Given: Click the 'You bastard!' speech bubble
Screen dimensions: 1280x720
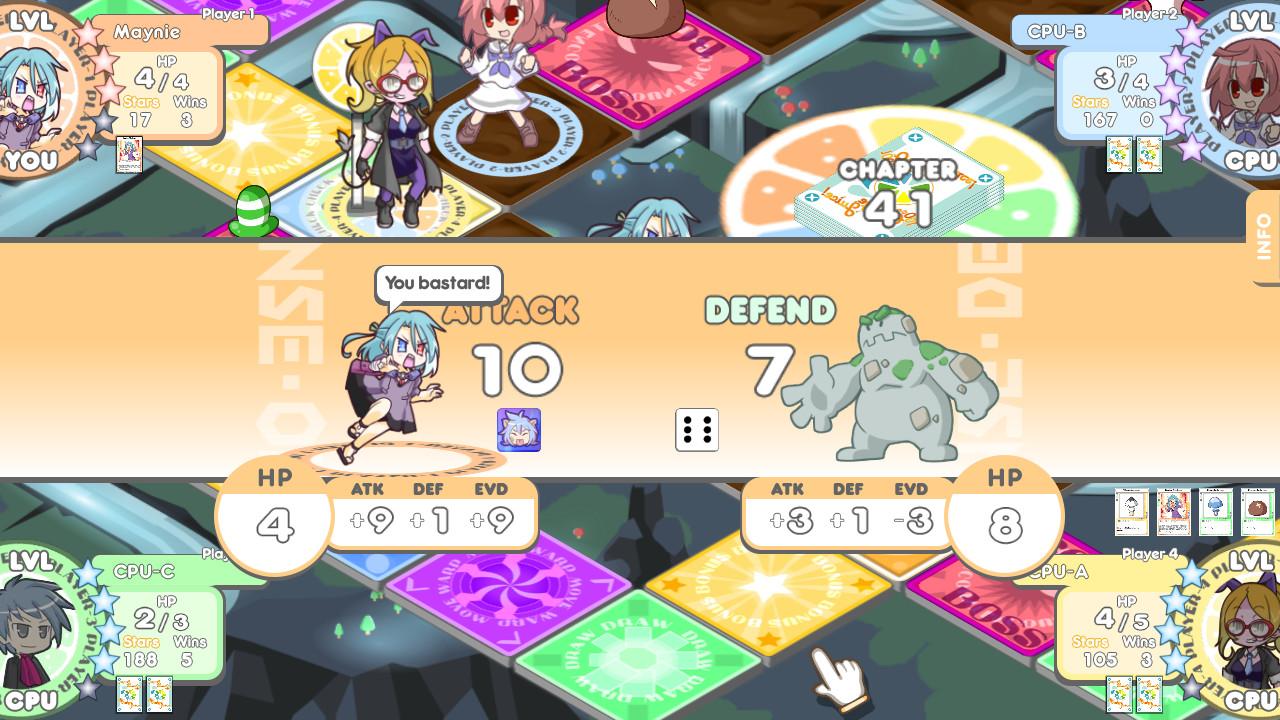Looking at the screenshot, I should [x=438, y=284].
